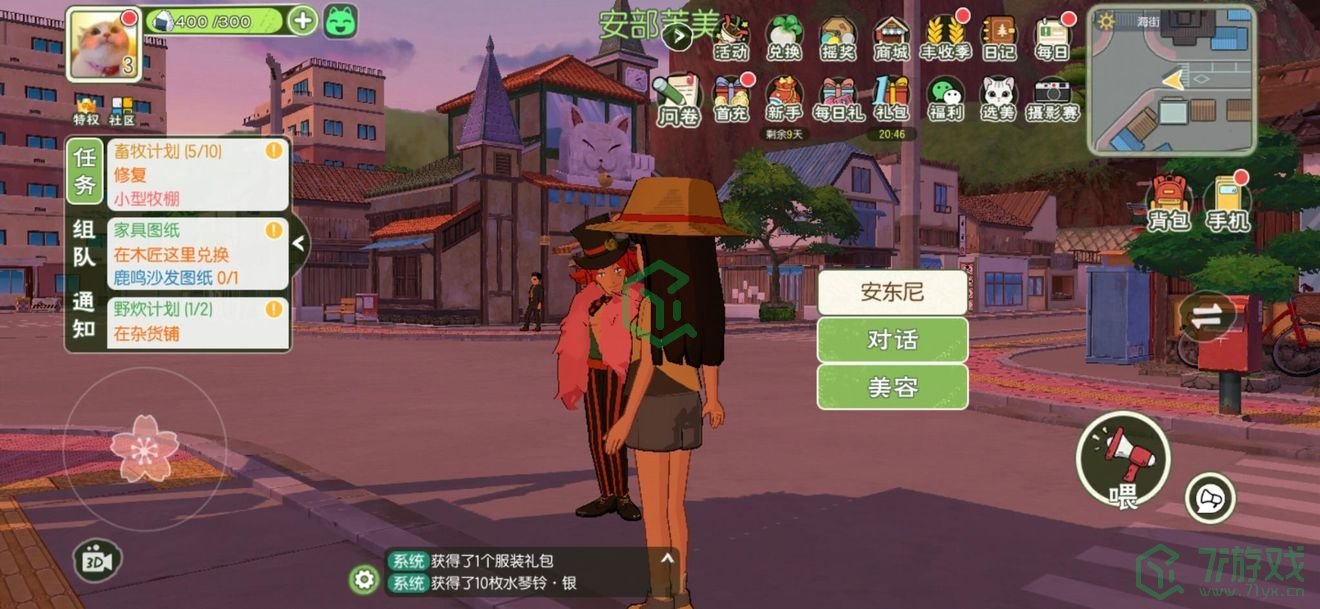Open the 日记 diary

998,38
